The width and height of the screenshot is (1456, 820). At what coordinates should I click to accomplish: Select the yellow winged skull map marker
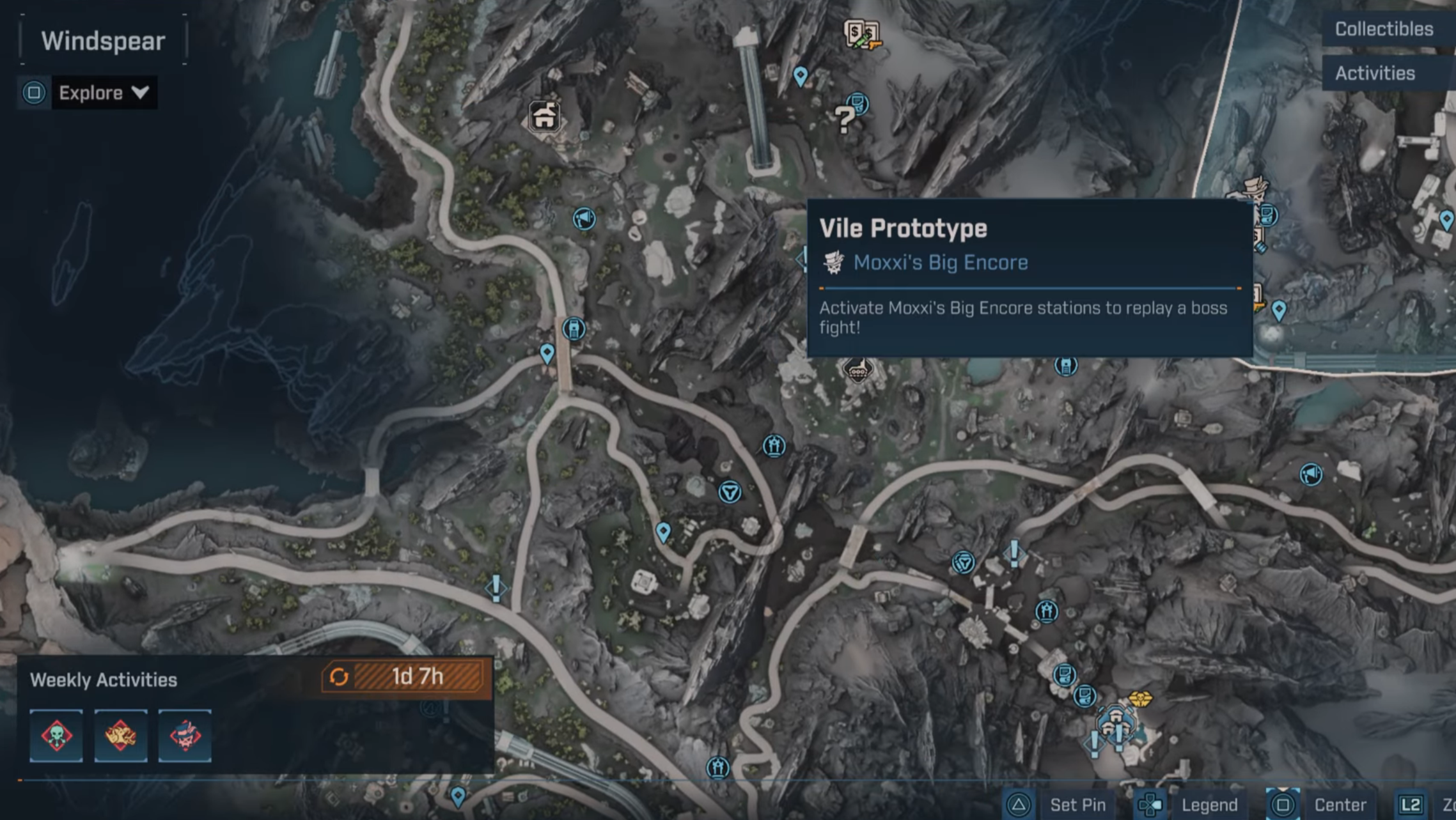(x=1139, y=699)
